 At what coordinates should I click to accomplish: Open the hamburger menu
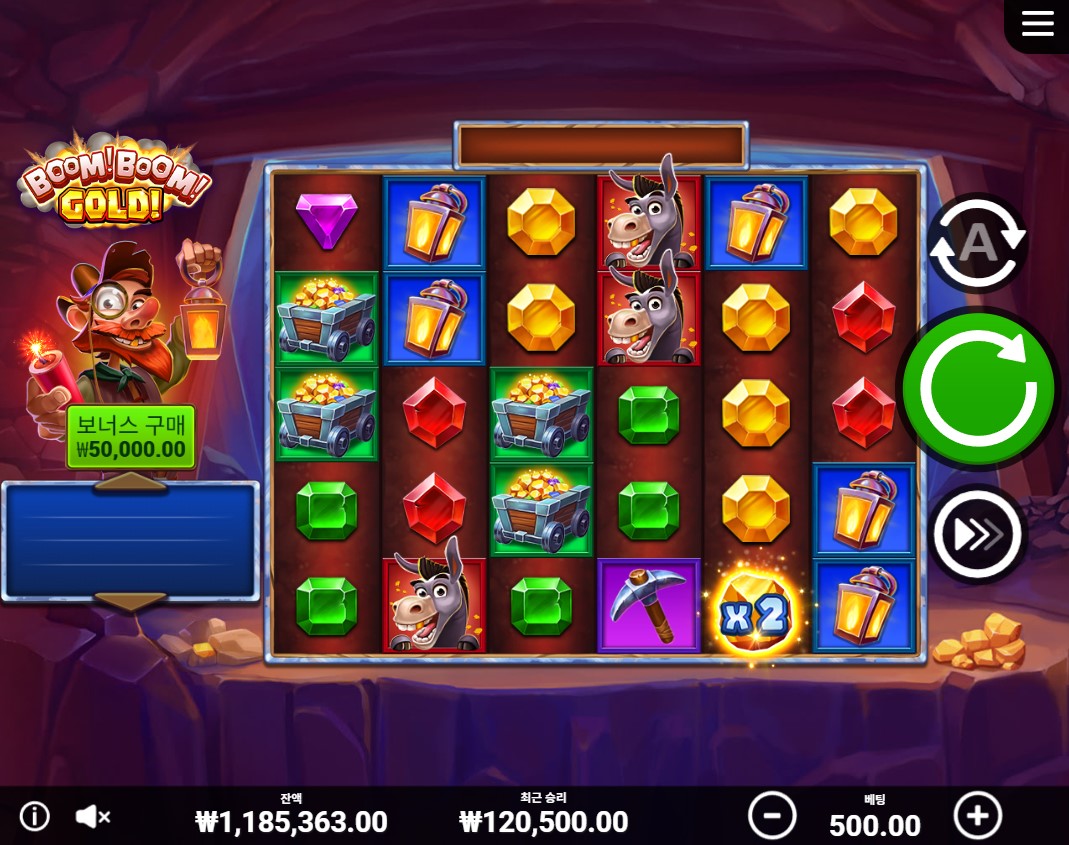(x=1037, y=24)
